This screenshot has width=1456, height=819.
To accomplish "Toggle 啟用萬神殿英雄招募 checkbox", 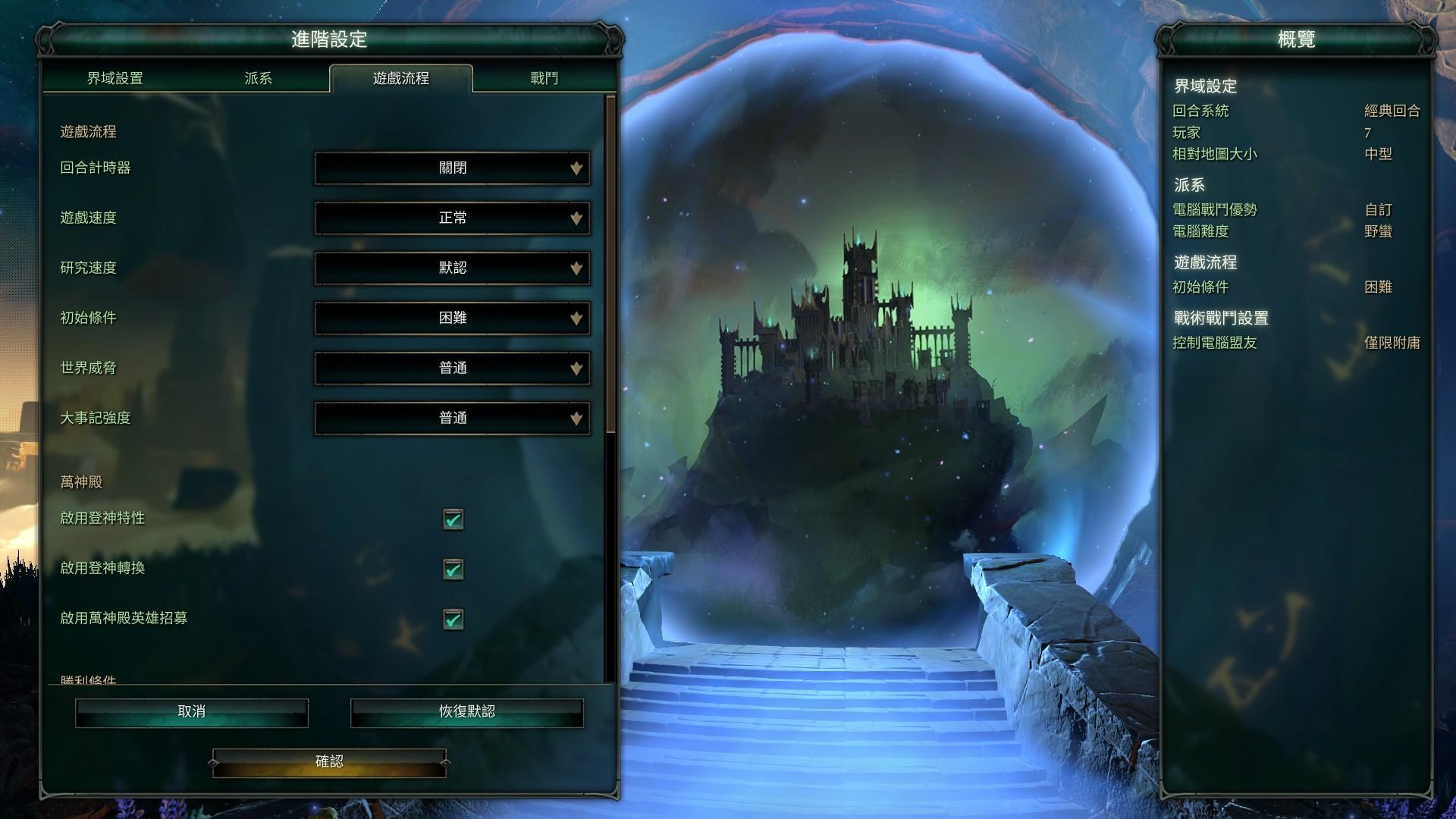I will (x=453, y=620).
